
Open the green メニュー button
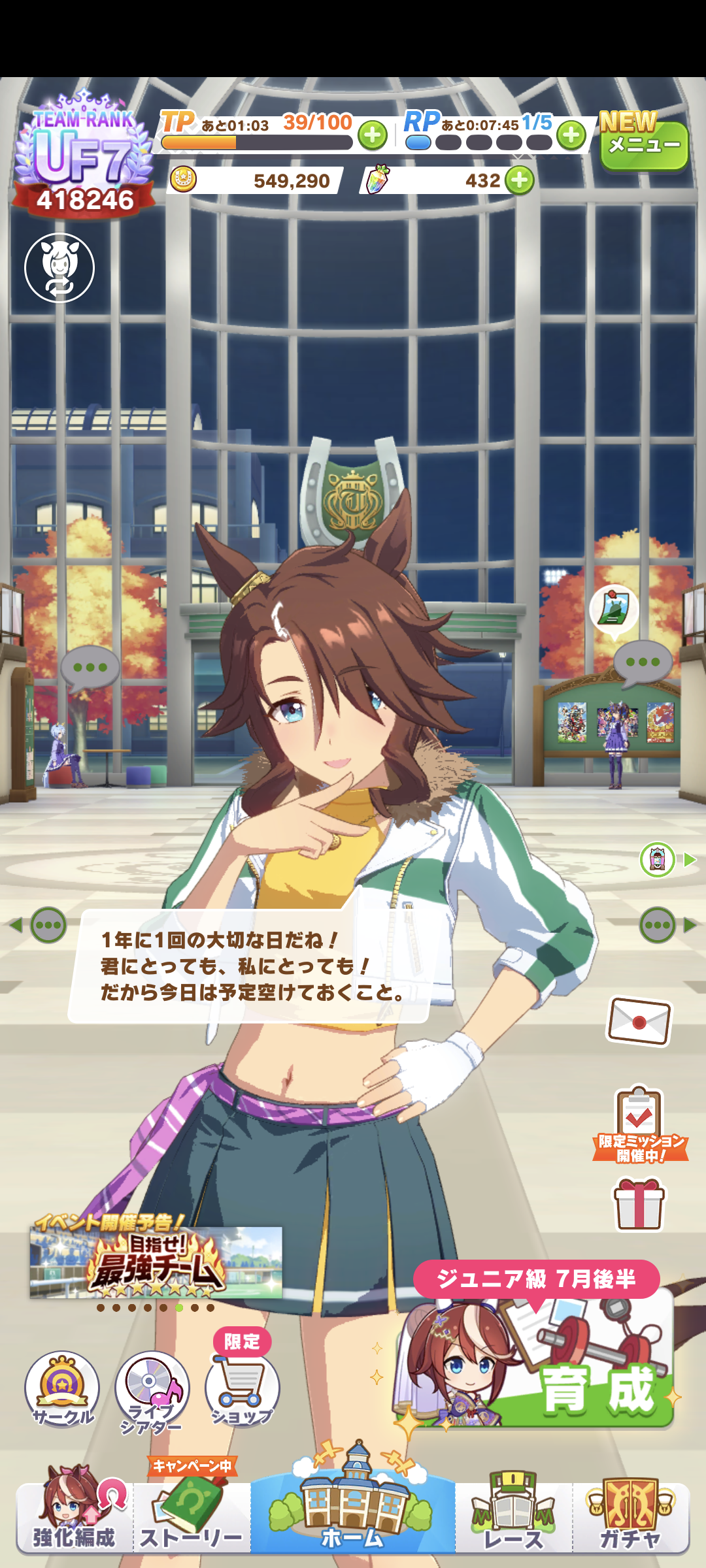[644, 145]
